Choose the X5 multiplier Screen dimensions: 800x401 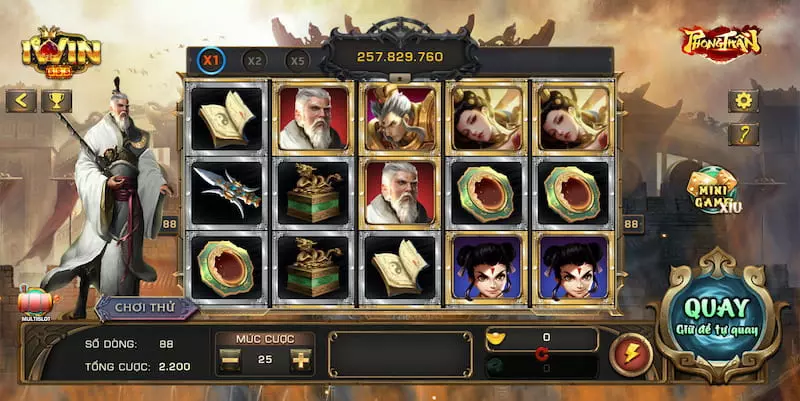tap(297, 60)
